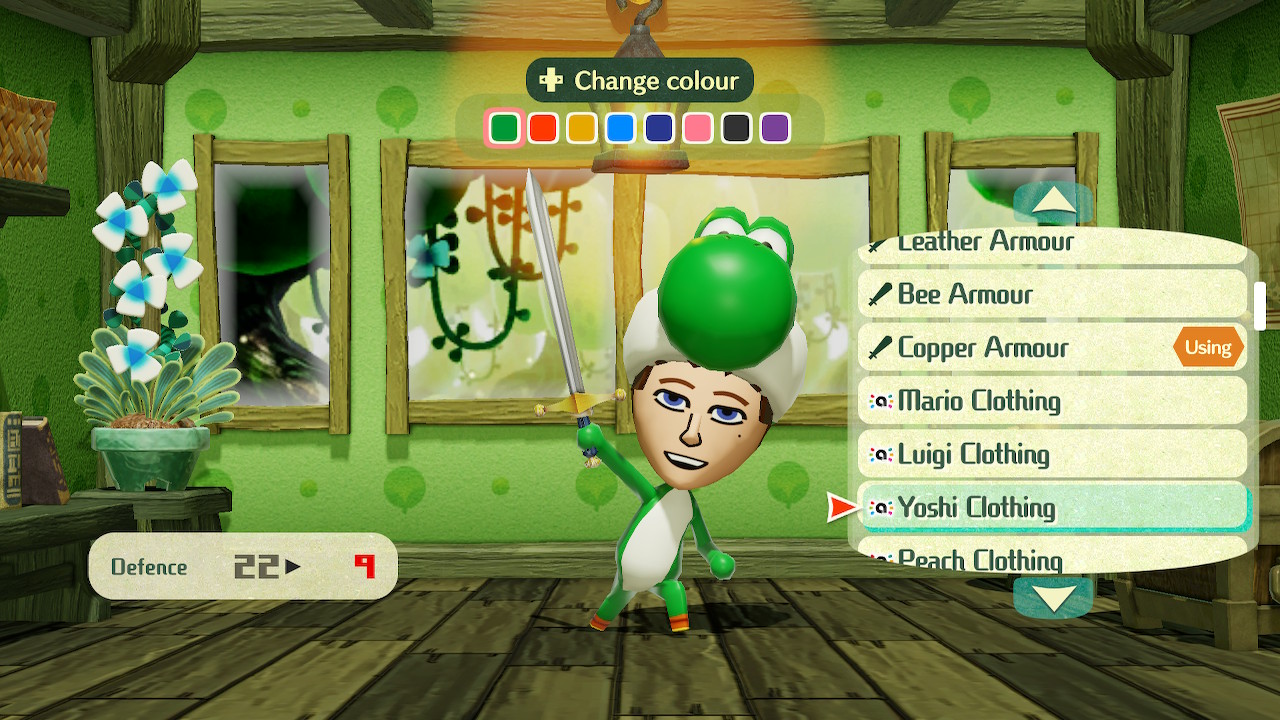Screen dimensions: 1280x720
Task: Select the Peach Clothing entry
Action: (1052, 557)
